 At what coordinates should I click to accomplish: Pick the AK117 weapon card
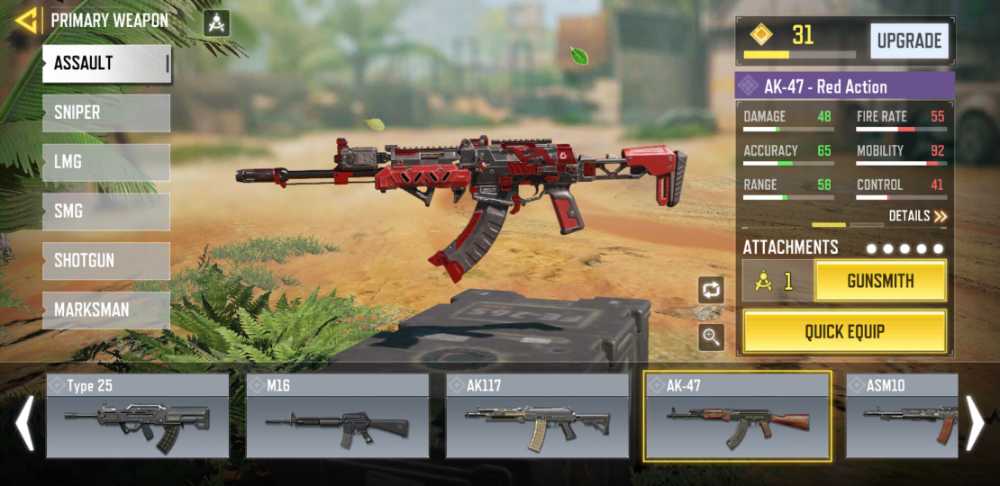point(537,416)
